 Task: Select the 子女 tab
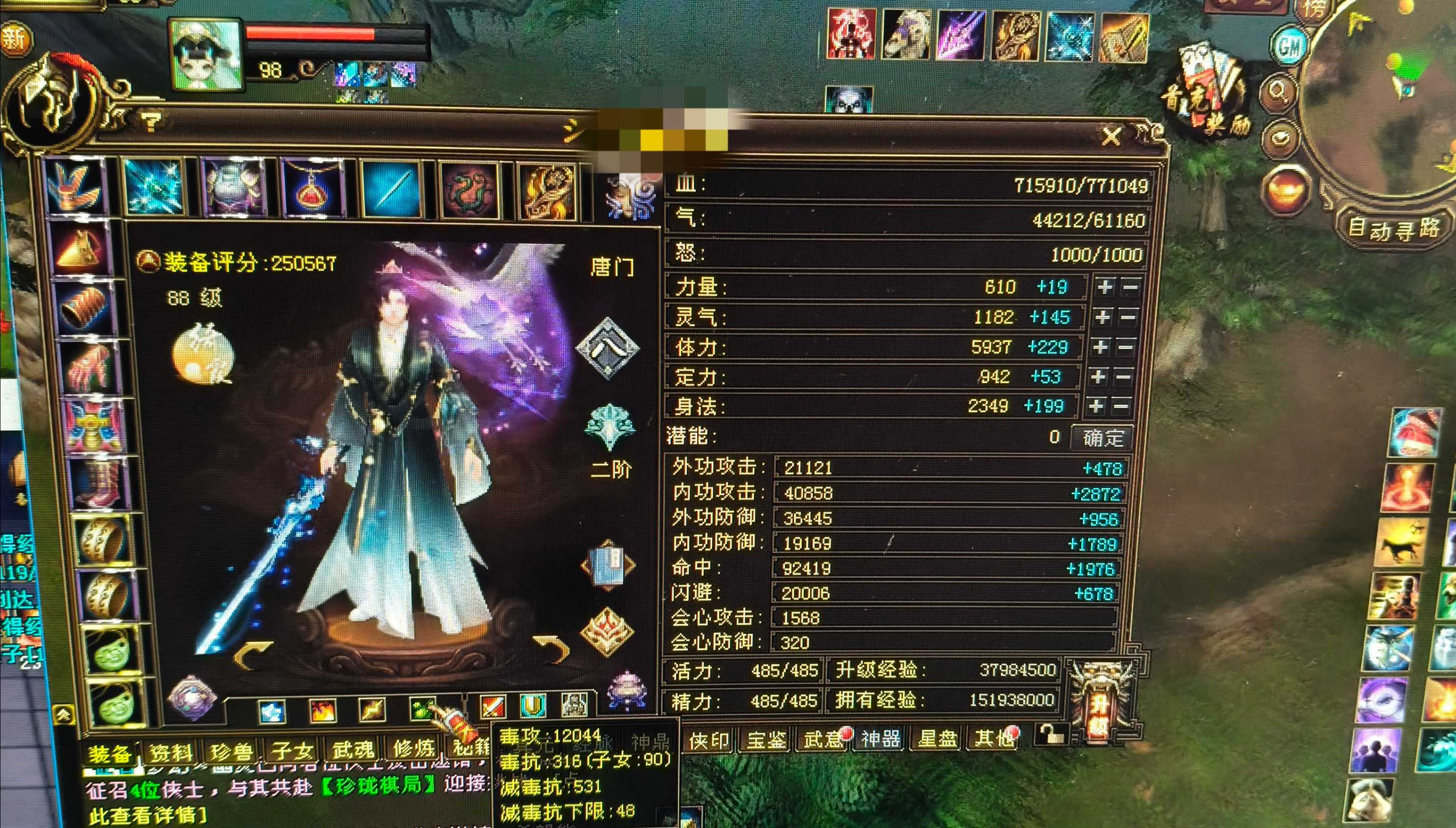click(292, 751)
